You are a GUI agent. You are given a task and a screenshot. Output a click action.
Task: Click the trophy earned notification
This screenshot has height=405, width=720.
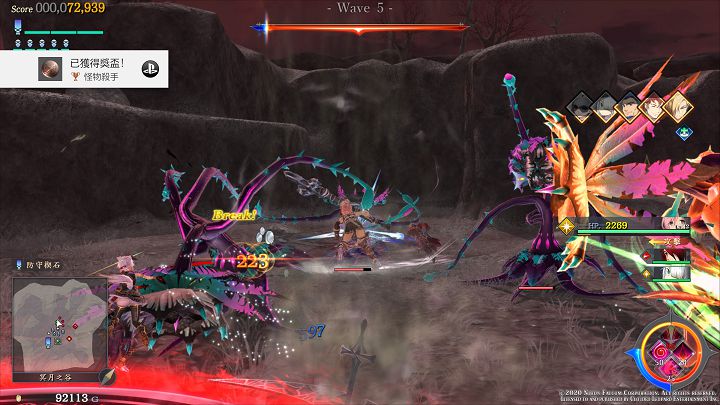pyautogui.click(x=85, y=69)
